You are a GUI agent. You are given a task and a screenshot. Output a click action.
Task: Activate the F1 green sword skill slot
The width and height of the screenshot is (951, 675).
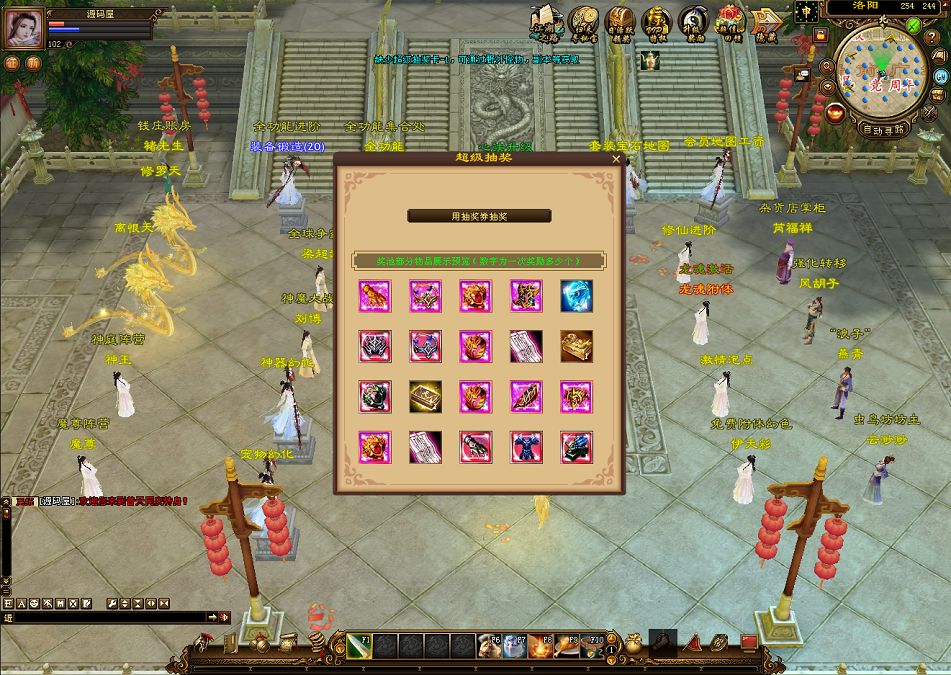click(360, 646)
